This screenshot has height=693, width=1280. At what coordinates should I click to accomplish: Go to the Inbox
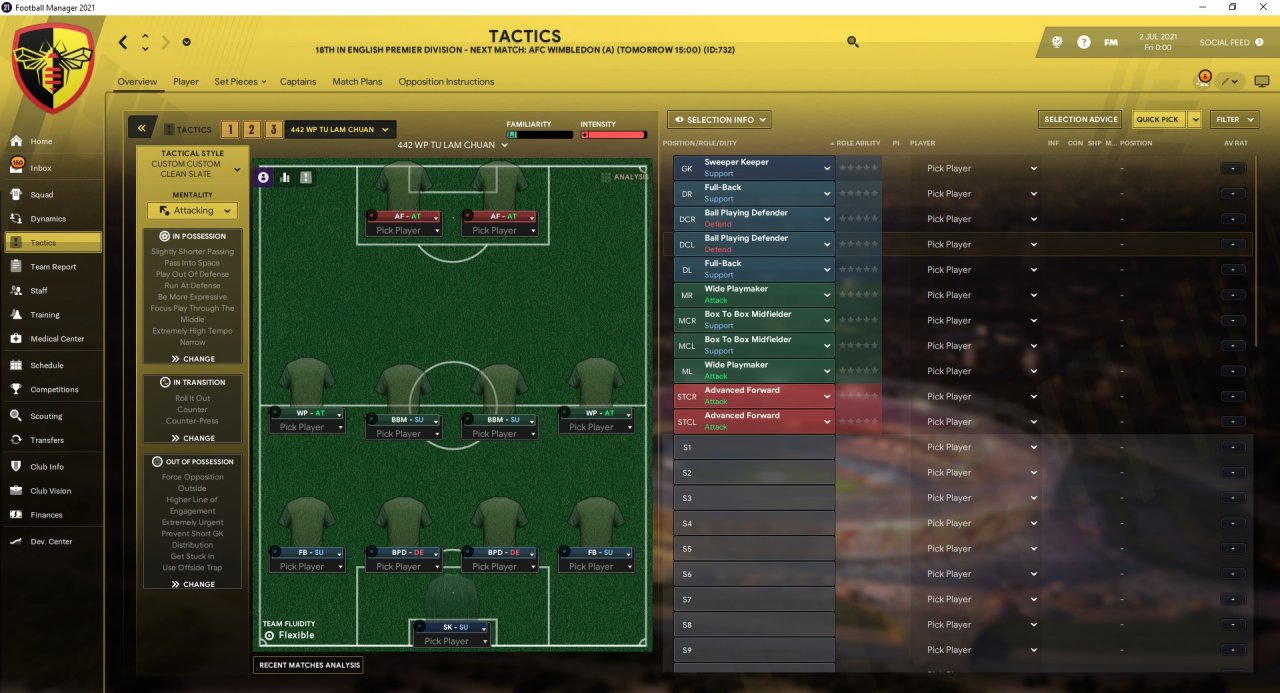coord(40,168)
